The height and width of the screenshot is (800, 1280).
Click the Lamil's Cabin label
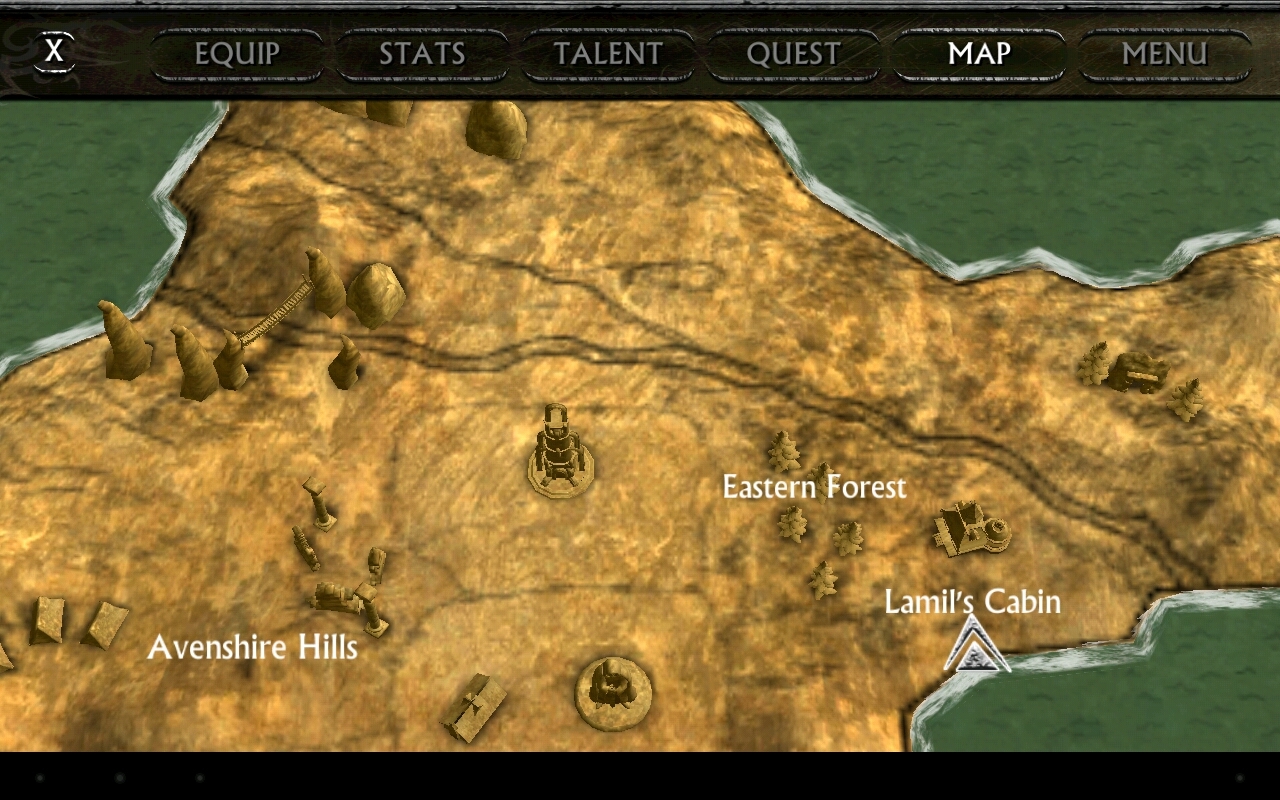coord(971,601)
